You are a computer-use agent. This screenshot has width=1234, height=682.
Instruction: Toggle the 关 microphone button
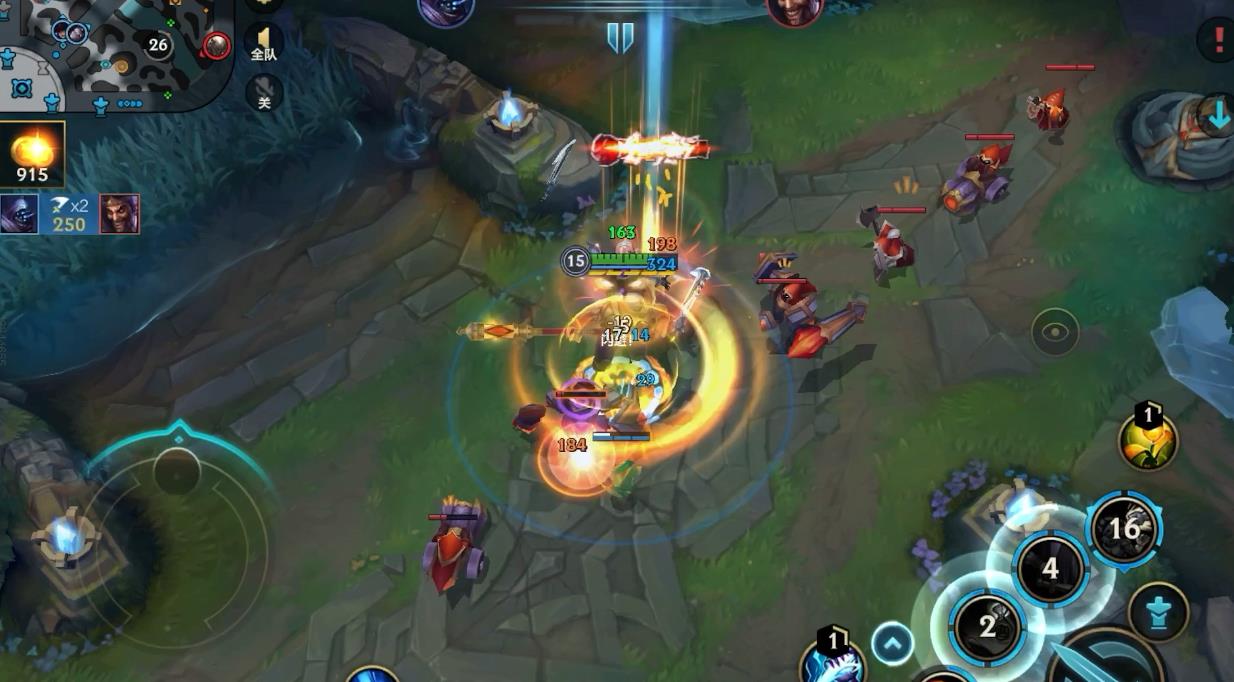(x=264, y=93)
